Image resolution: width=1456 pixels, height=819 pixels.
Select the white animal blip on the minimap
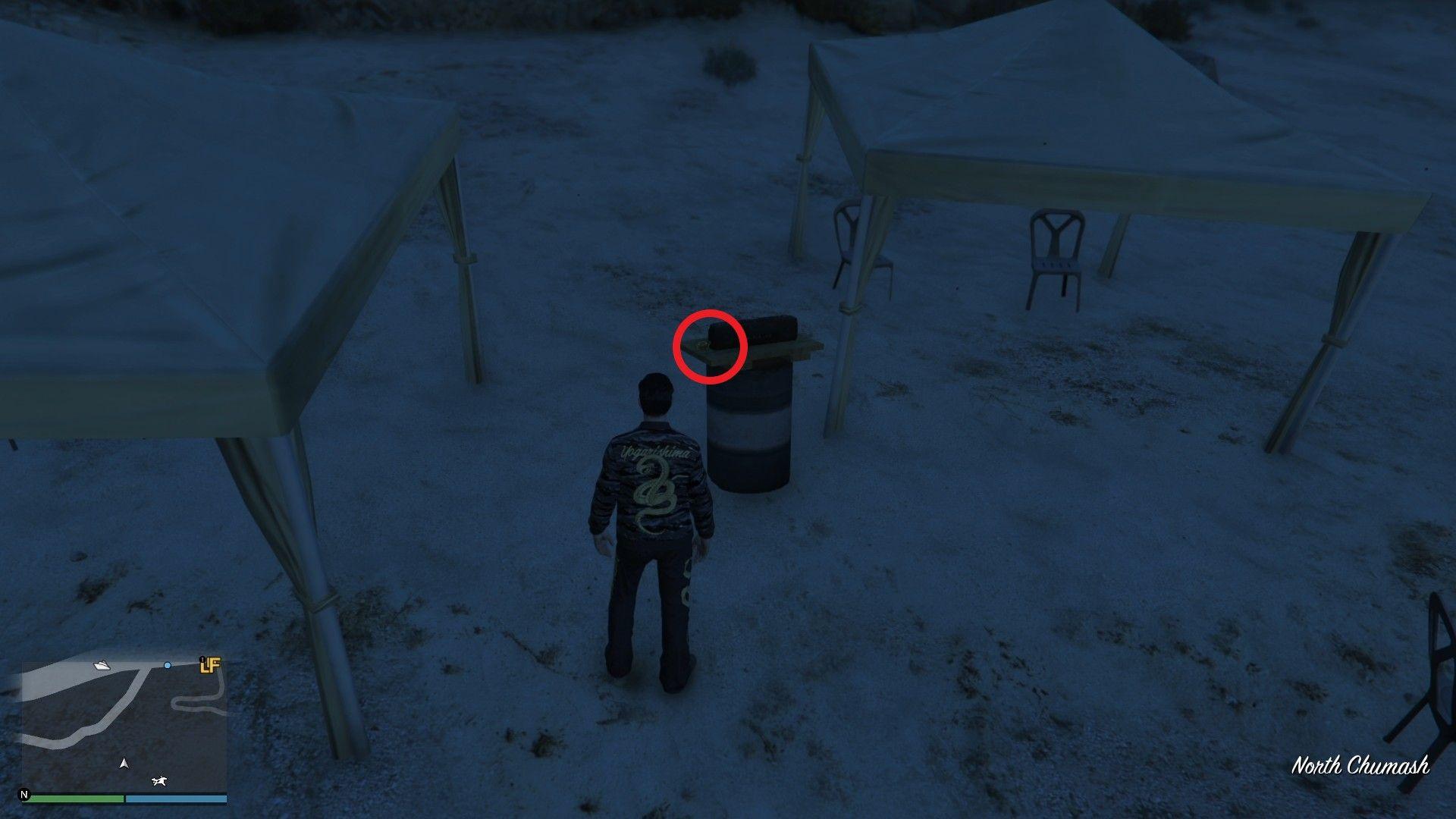coord(159,781)
